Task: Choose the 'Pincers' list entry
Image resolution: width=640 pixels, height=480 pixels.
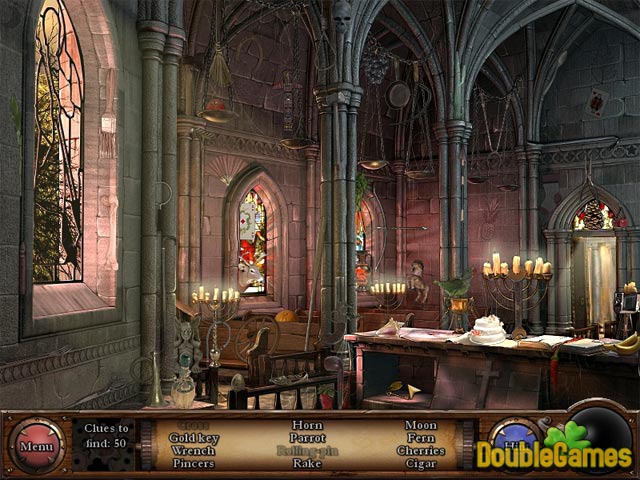Action: coord(193,463)
